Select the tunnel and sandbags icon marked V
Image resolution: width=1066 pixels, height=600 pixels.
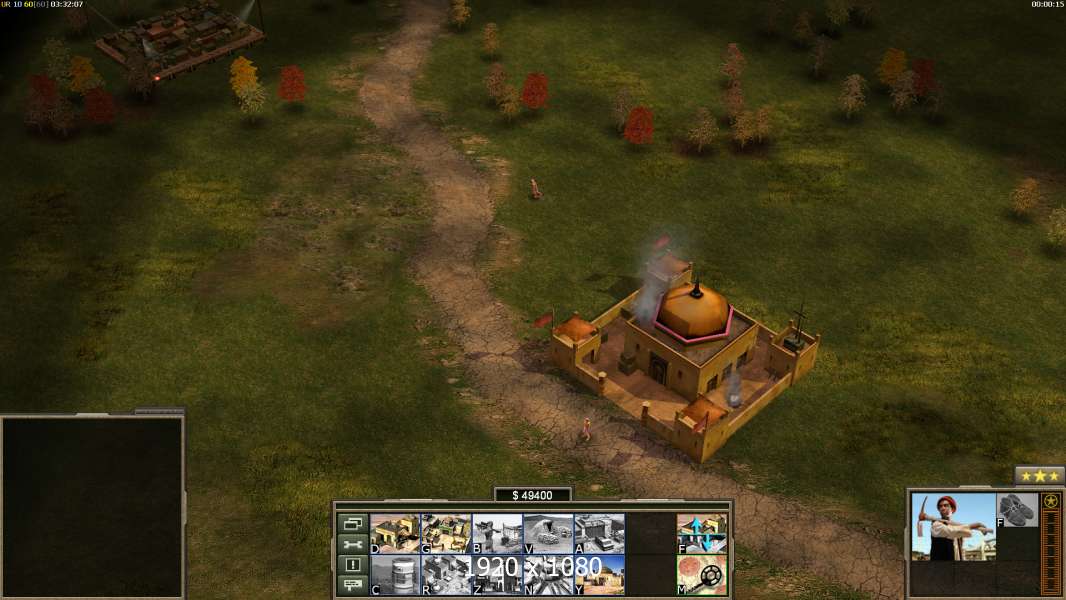click(548, 534)
